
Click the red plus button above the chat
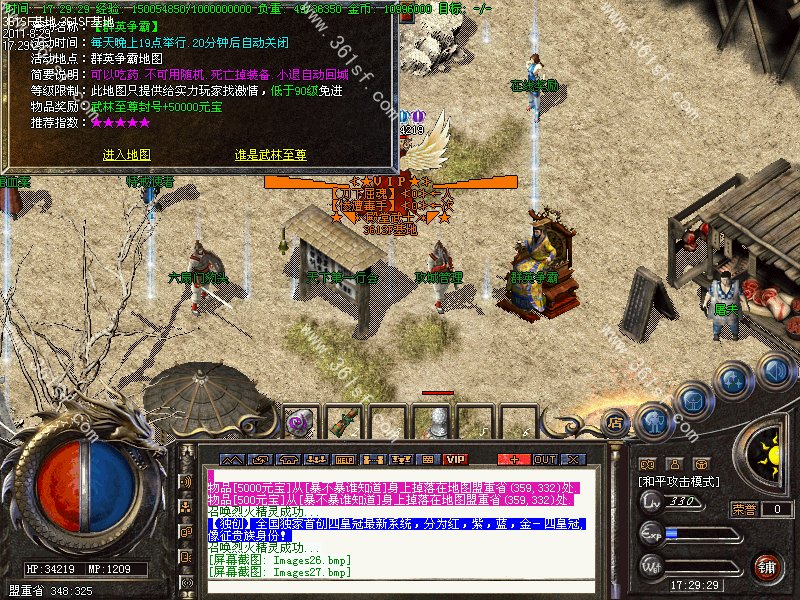[514, 459]
